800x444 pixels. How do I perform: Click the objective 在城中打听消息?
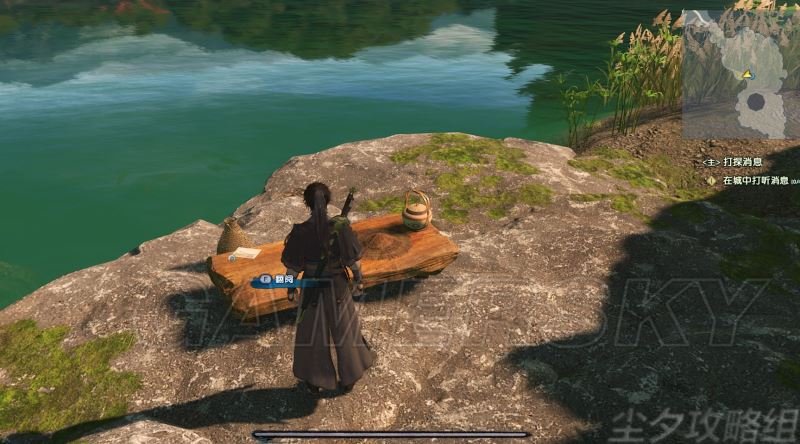(x=750, y=181)
